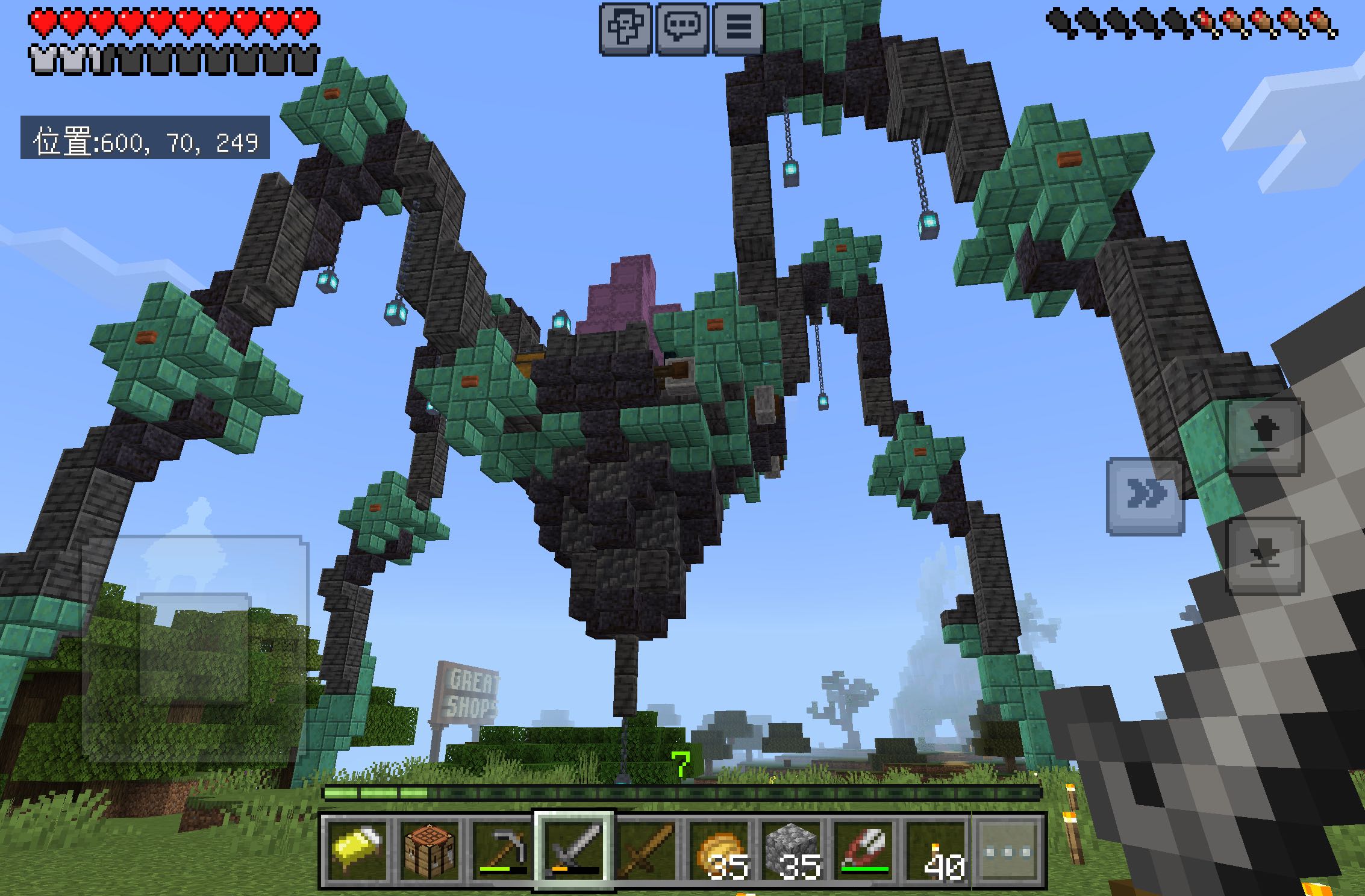Switch to the wooden sword slot
Viewport: 1365px width, 896px height.
[x=646, y=850]
